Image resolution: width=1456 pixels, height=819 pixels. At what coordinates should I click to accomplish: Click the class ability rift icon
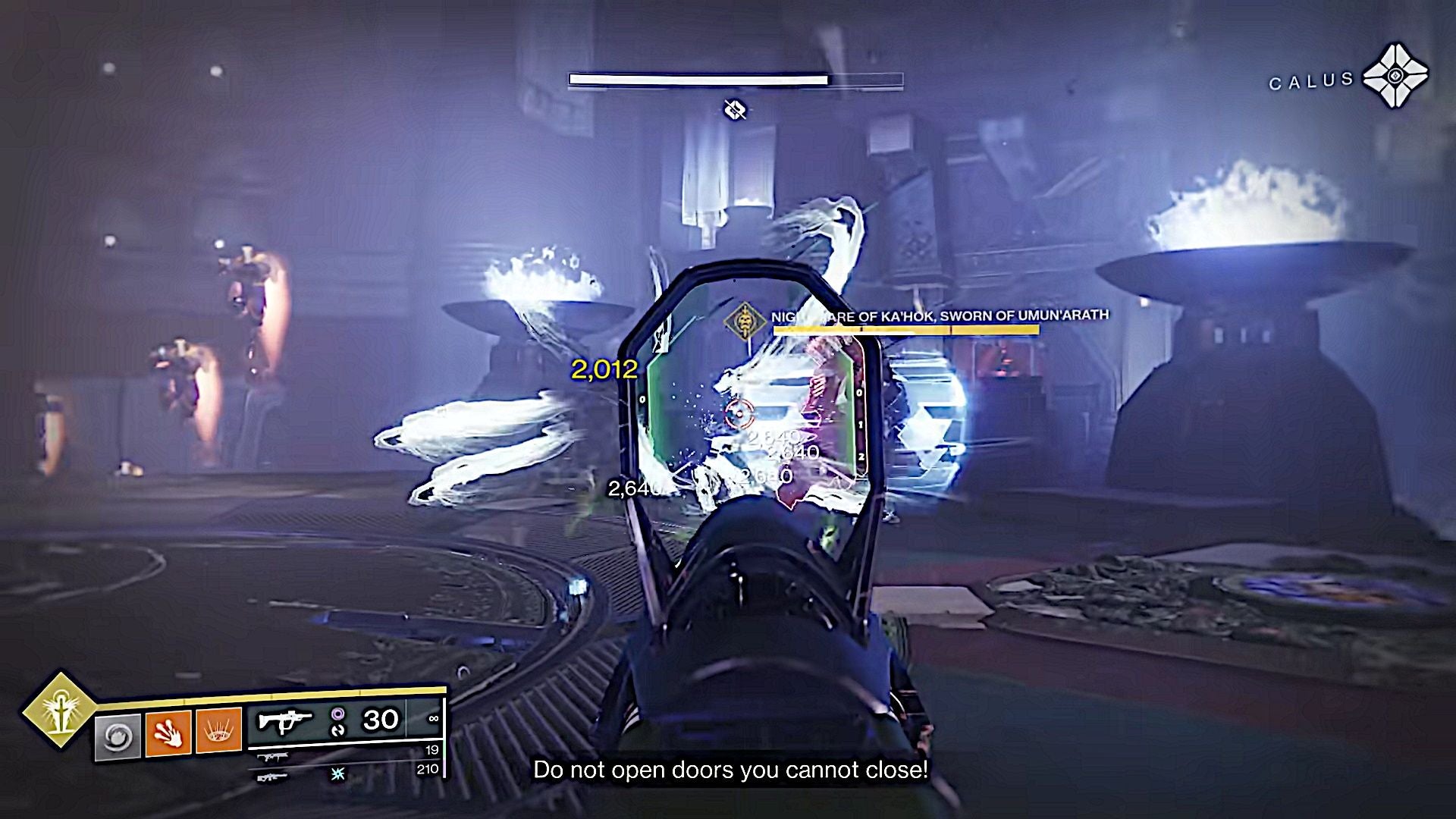117,737
